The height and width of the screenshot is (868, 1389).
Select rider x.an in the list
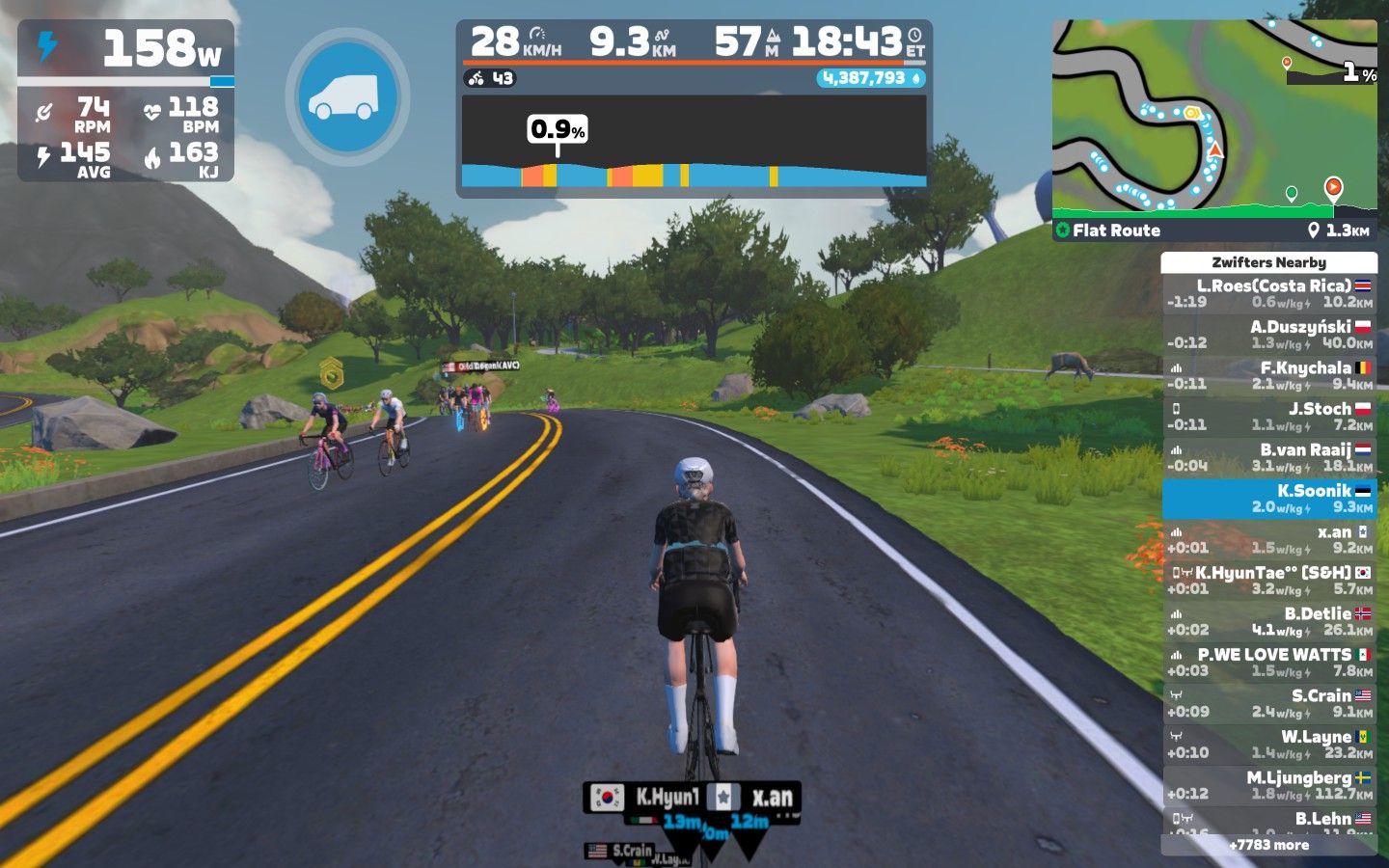(1268, 539)
